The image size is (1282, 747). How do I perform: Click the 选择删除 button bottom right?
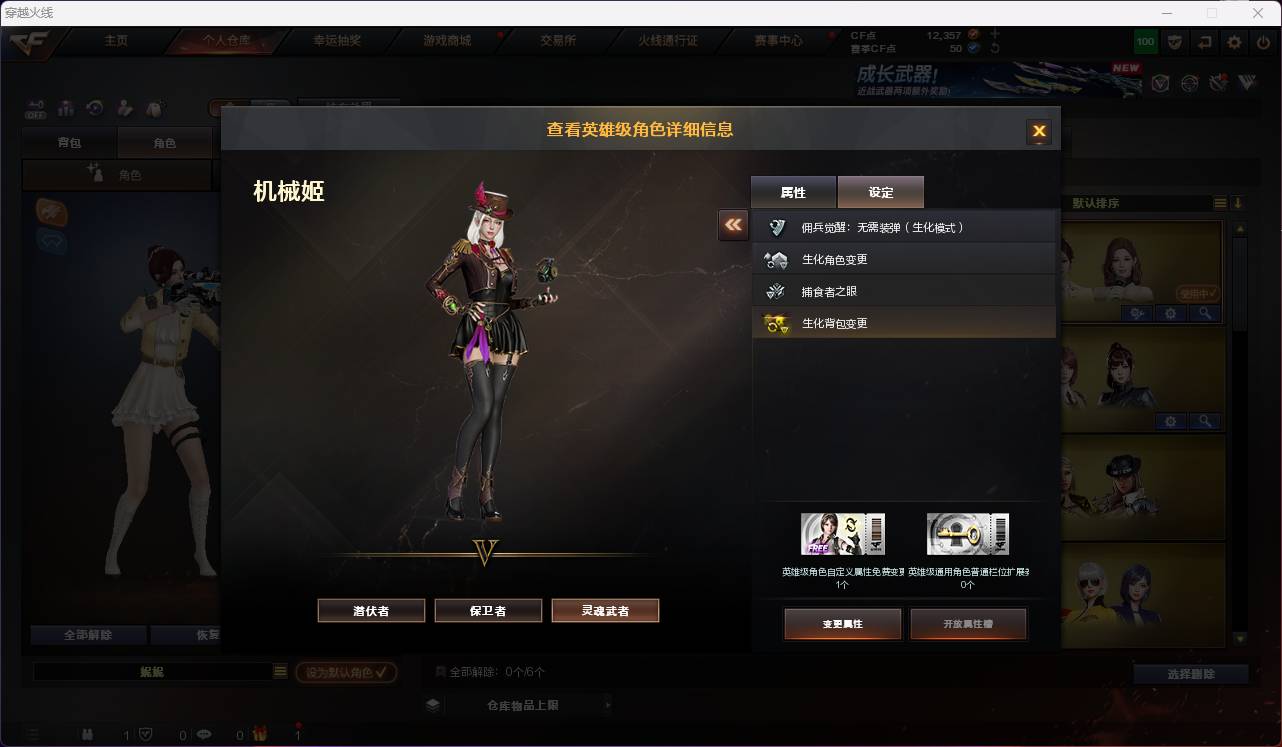(x=1190, y=674)
